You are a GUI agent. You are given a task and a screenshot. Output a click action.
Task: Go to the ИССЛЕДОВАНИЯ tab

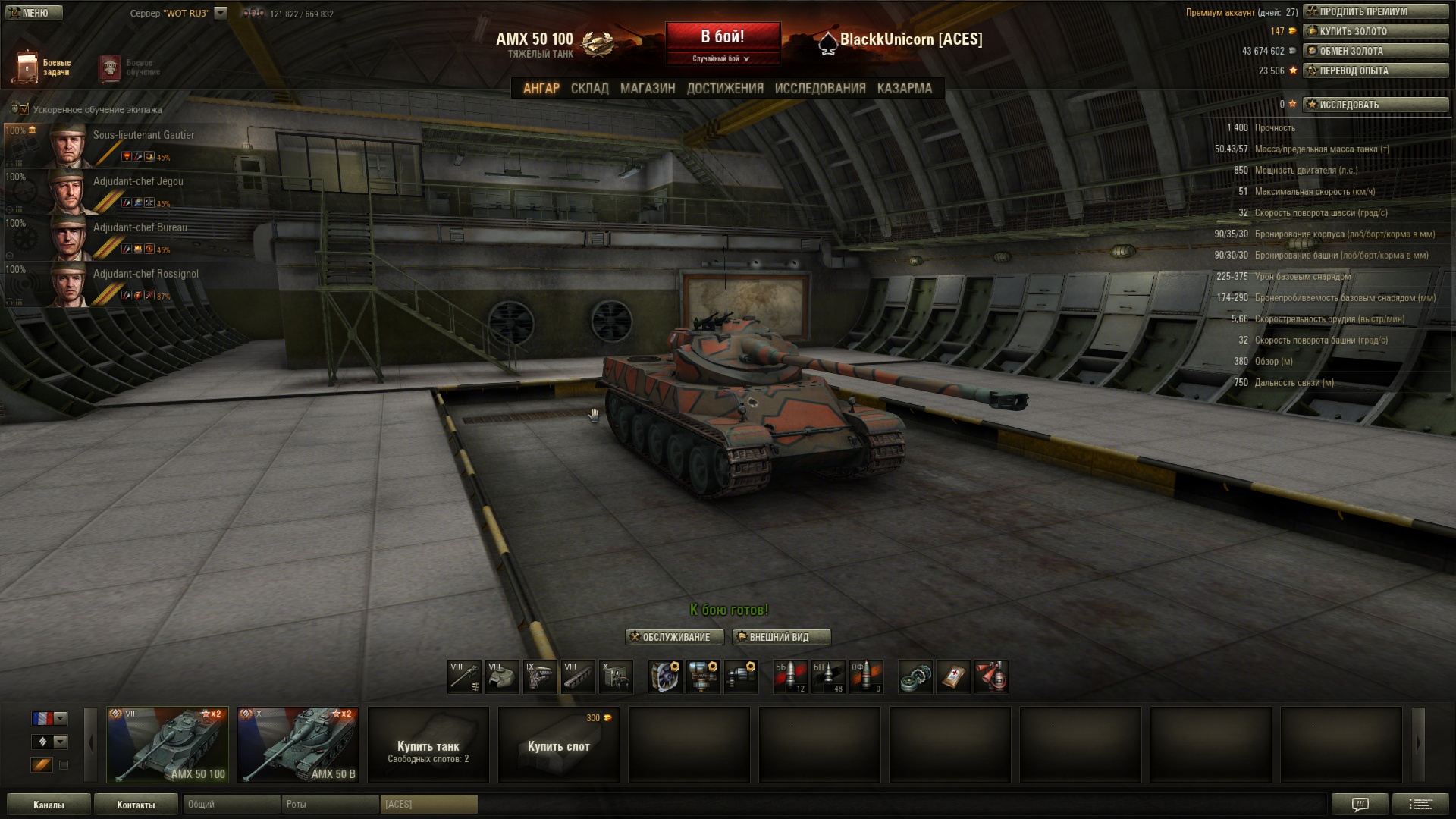point(820,88)
